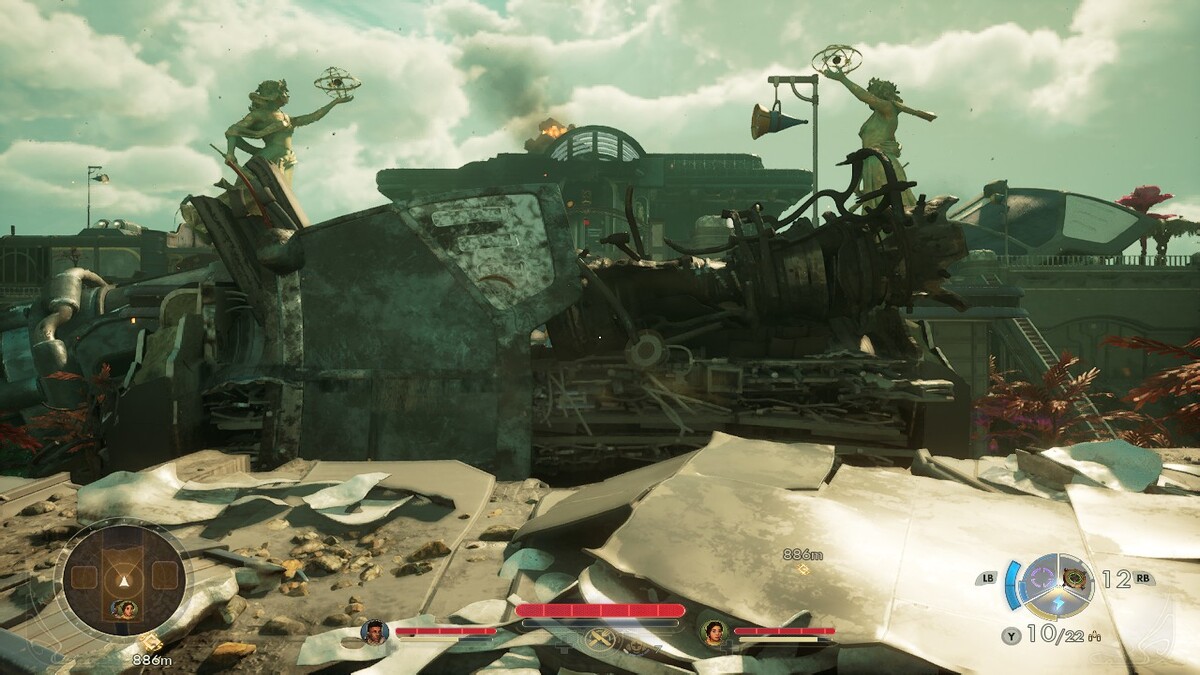1200x675 pixels.
Task: Select the male companion portrait
Action: point(374,631)
